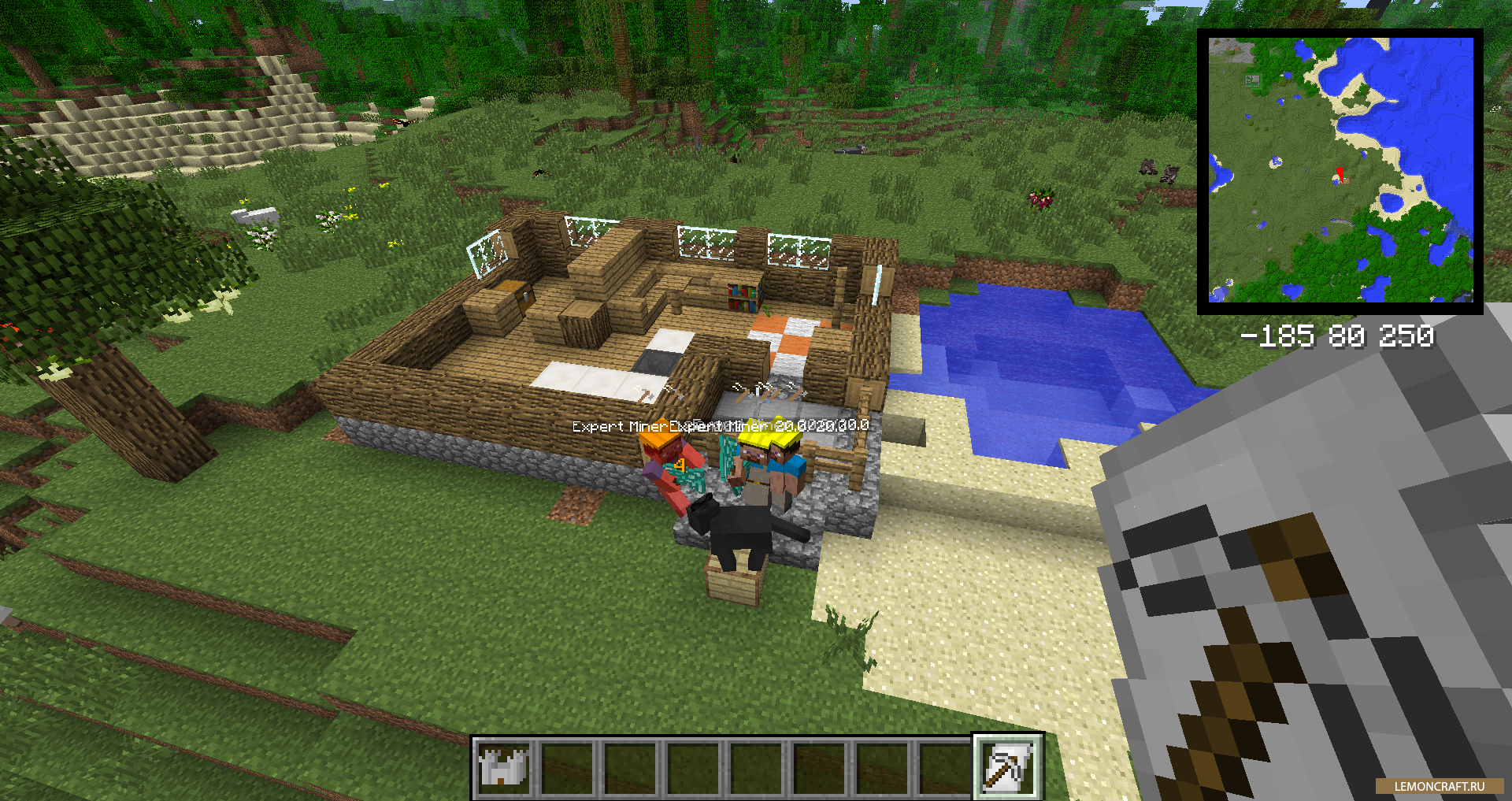Click the minimap in the corner
The height and width of the screenshot is (801, 1512).
pos(1340,171)
